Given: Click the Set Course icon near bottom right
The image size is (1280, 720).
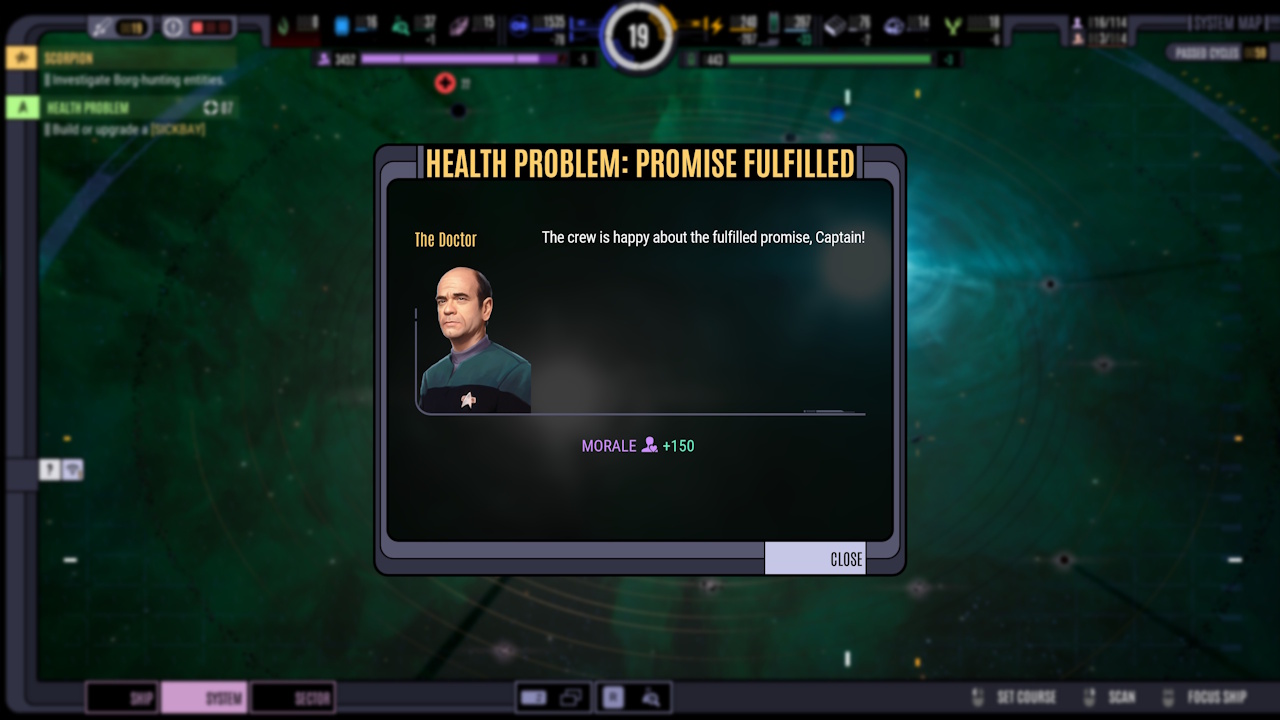Looking at the screenshot, I should point(975,697).
